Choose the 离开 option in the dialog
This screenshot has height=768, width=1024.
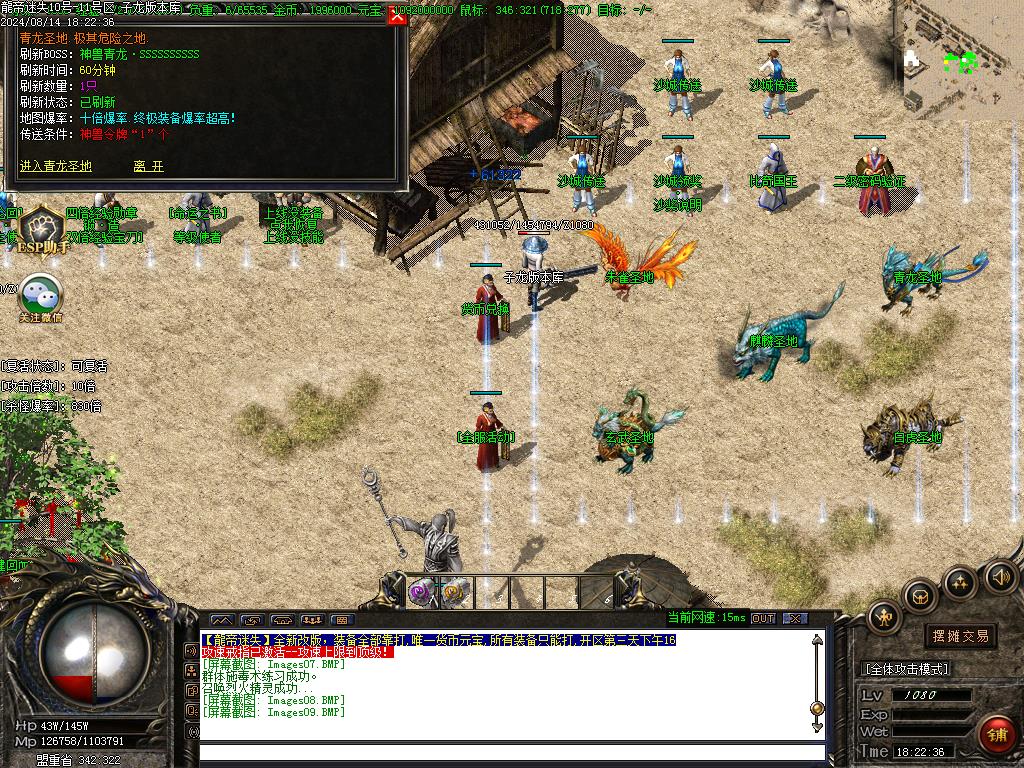click(x=148, y=166)
